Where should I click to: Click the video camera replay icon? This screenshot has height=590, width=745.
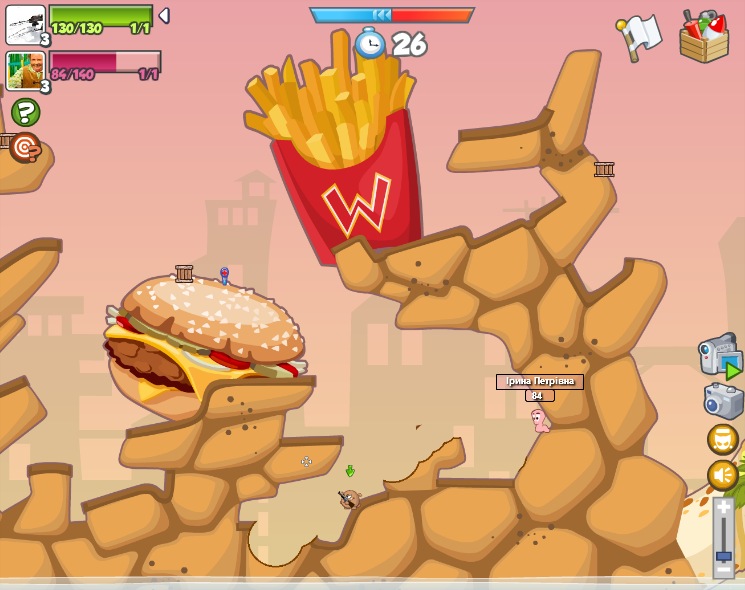tap(719, 357)
